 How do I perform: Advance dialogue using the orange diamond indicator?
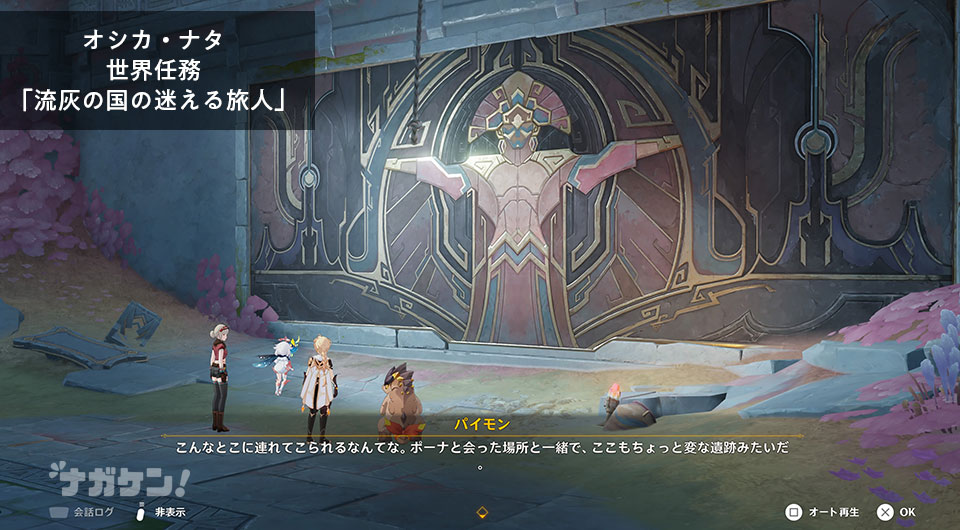[x=481, y=512]
